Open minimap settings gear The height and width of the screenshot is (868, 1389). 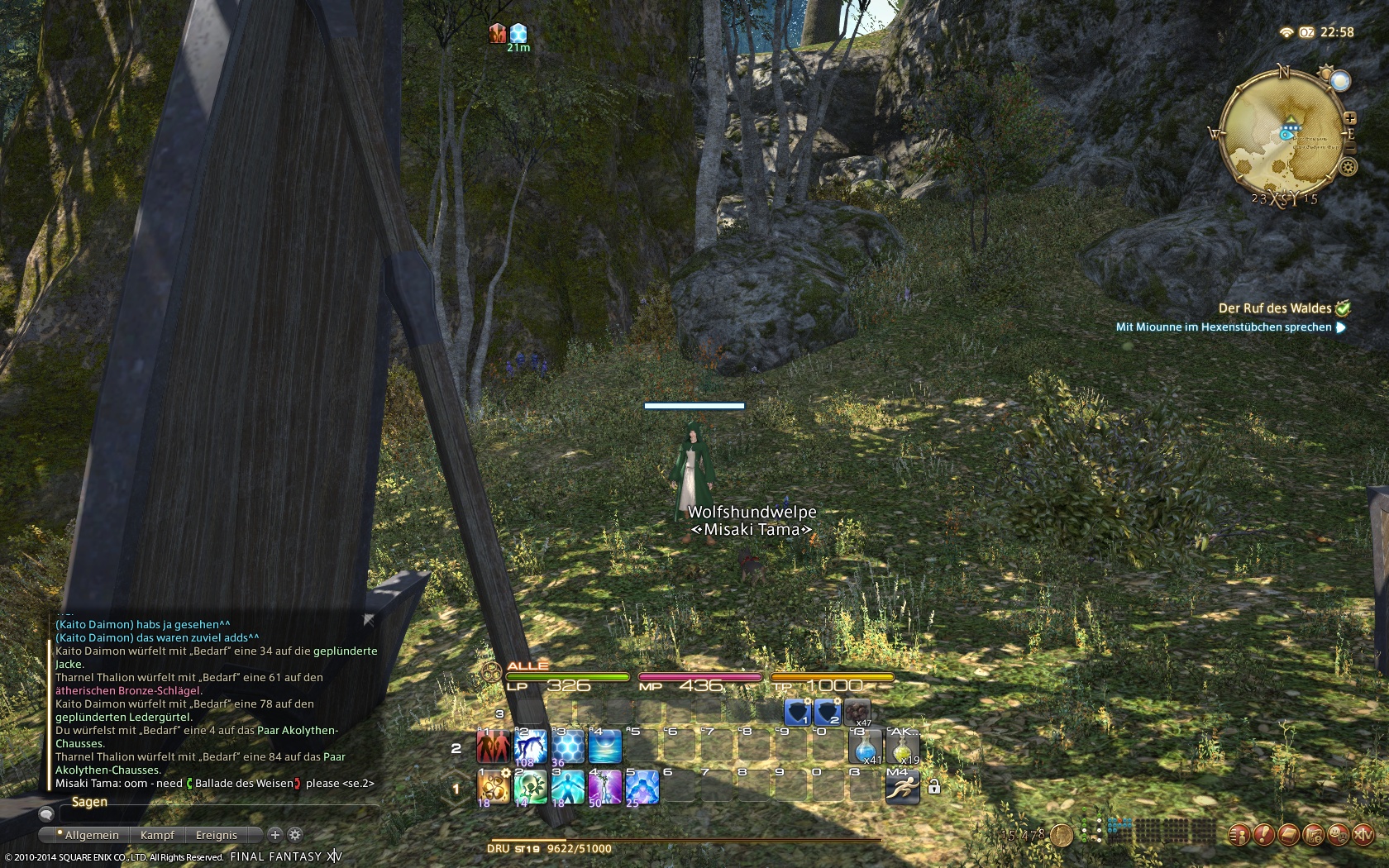point(1348,167)
